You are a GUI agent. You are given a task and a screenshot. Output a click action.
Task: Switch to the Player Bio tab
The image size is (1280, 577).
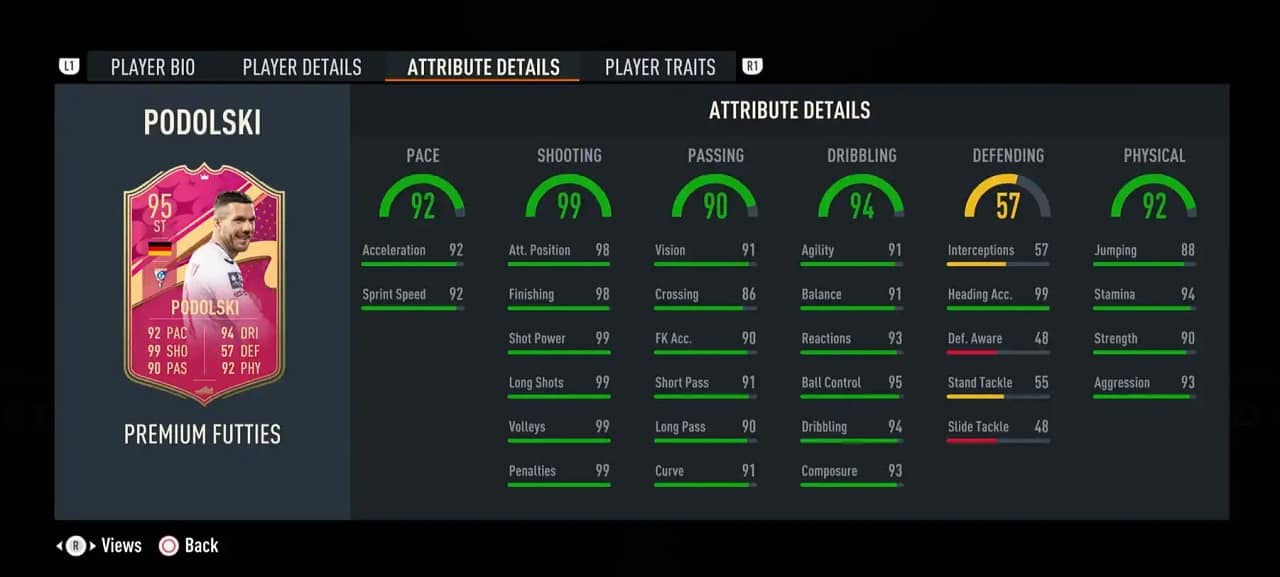153,67
